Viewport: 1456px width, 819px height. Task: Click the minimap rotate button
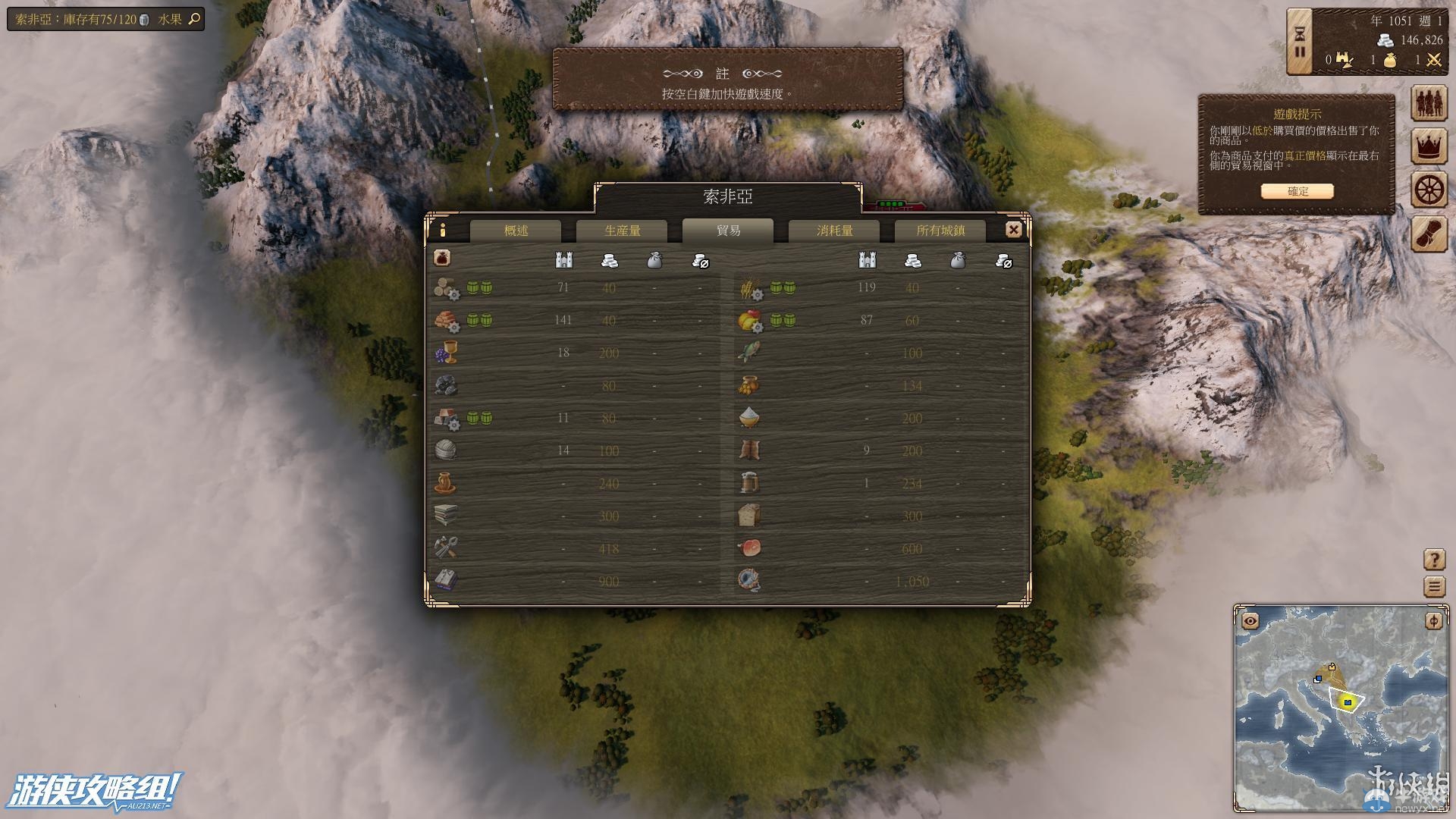(x=1433, y=622)
